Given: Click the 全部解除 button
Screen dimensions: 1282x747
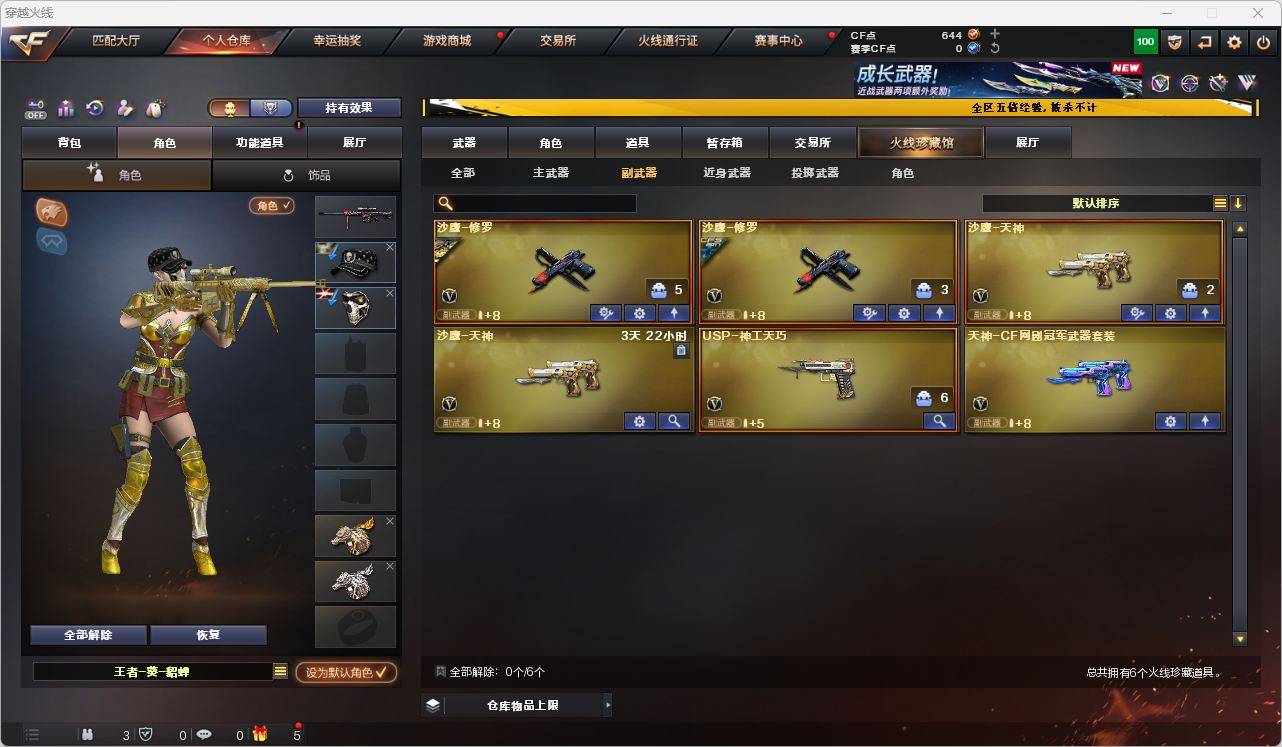Looking at the screenshot, I should 87,635.
